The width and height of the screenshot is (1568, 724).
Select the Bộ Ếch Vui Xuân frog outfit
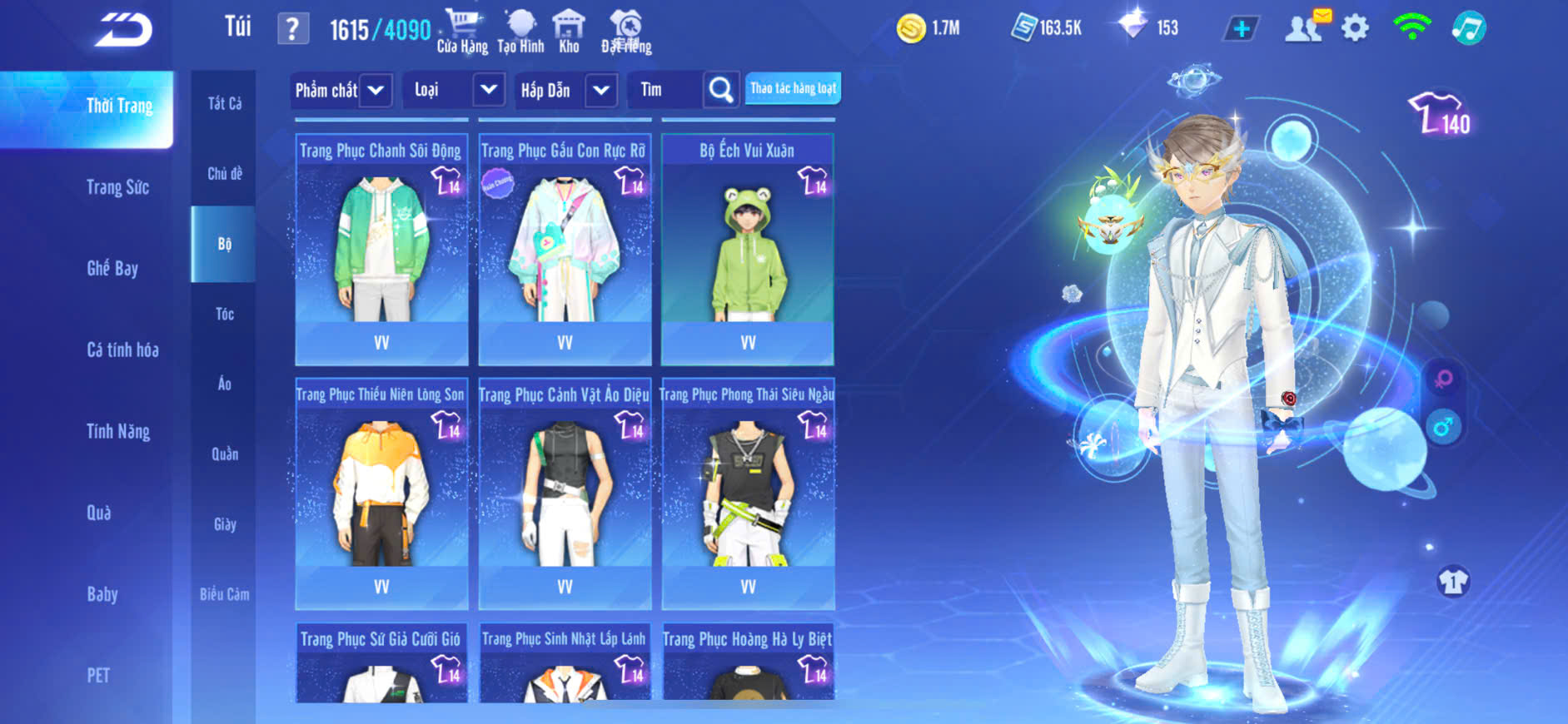748,249
